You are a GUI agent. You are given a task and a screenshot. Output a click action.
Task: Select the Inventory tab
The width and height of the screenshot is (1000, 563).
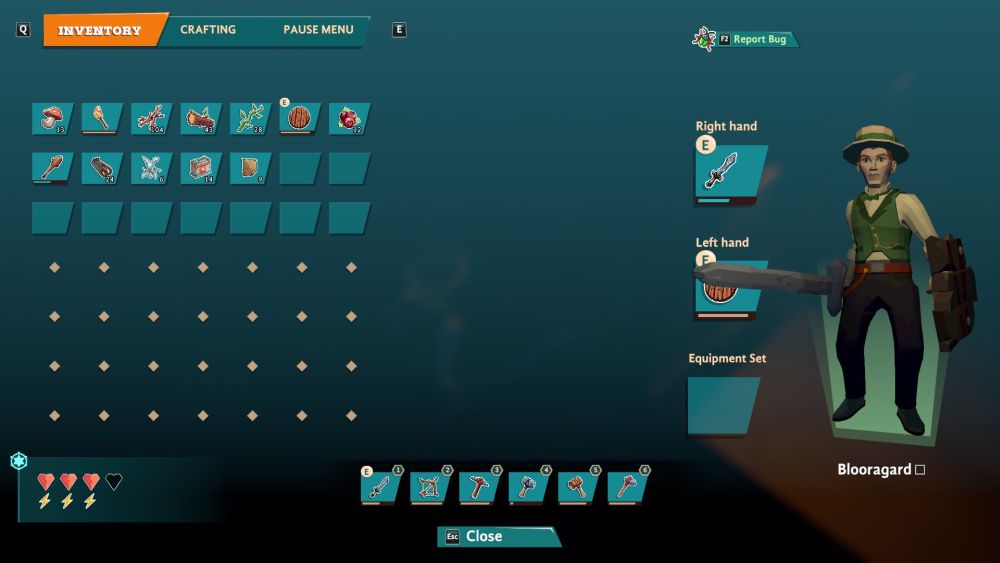pyautogui.click(x=99, y=30)
